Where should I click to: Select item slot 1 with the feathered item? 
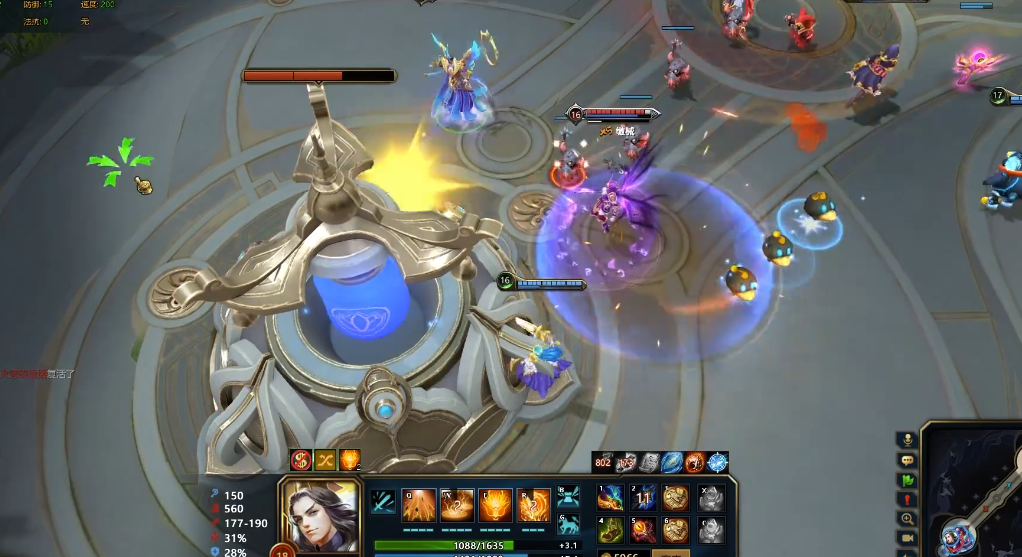click(x=611, y=498)
